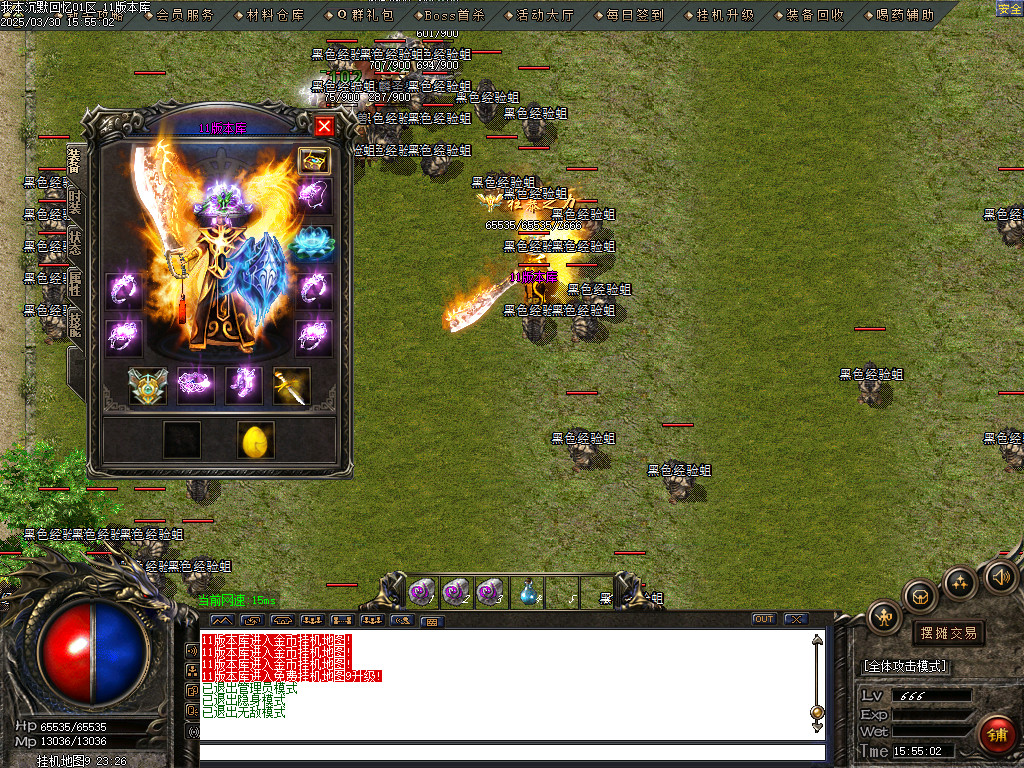Use the blue potion in the hotbar

[528, 592]
